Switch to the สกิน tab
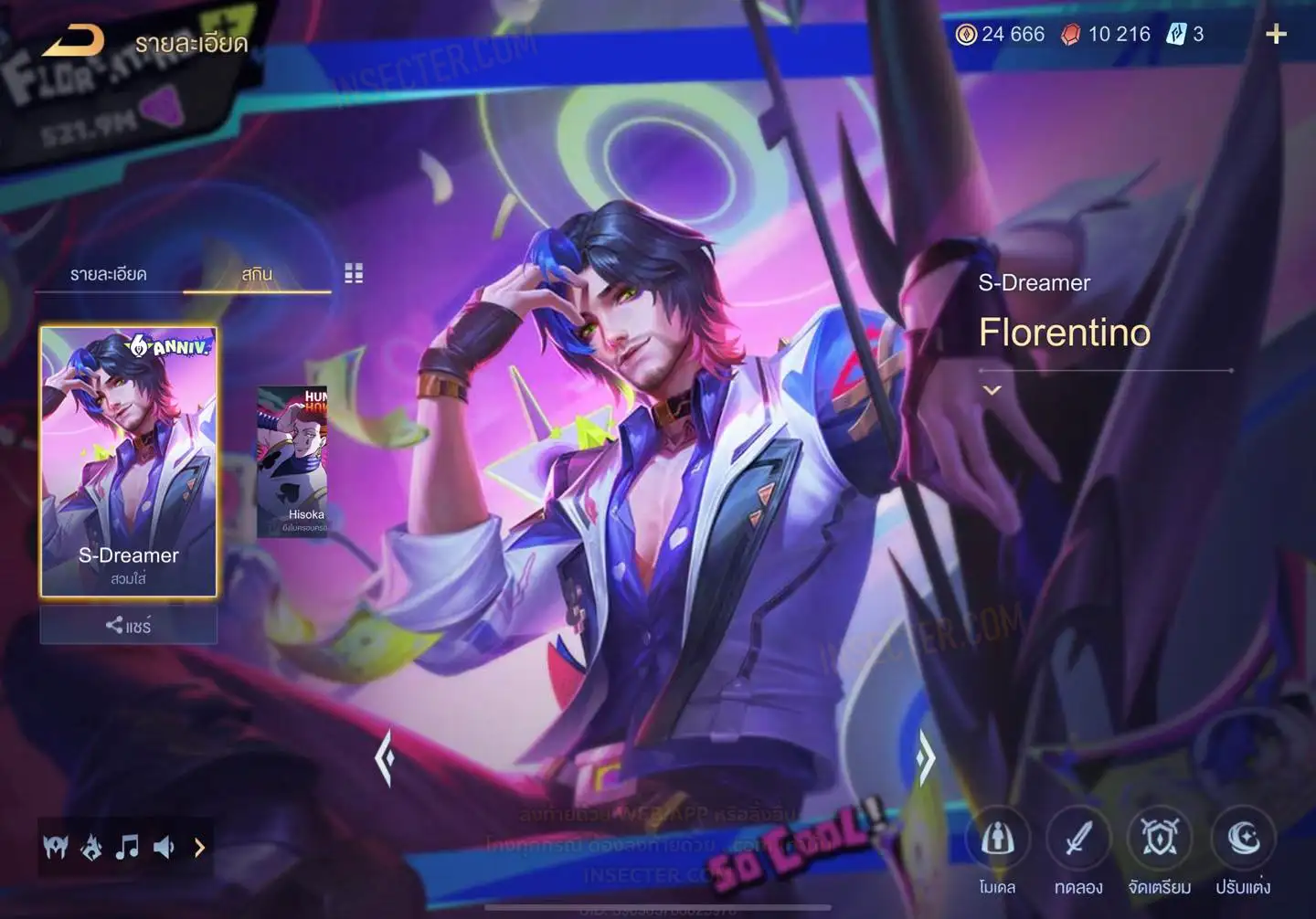Screen dimensions: 1316x919 257,274
